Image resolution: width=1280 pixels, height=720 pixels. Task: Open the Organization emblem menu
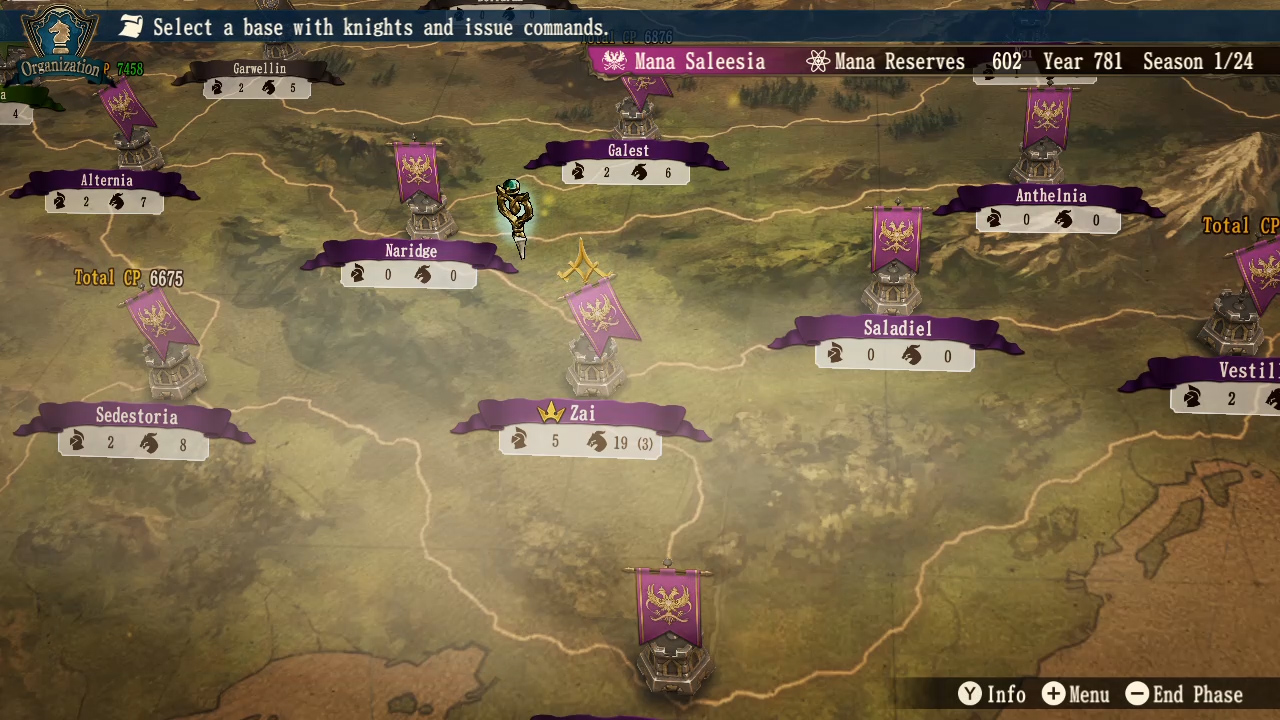[x=61, y=42]
